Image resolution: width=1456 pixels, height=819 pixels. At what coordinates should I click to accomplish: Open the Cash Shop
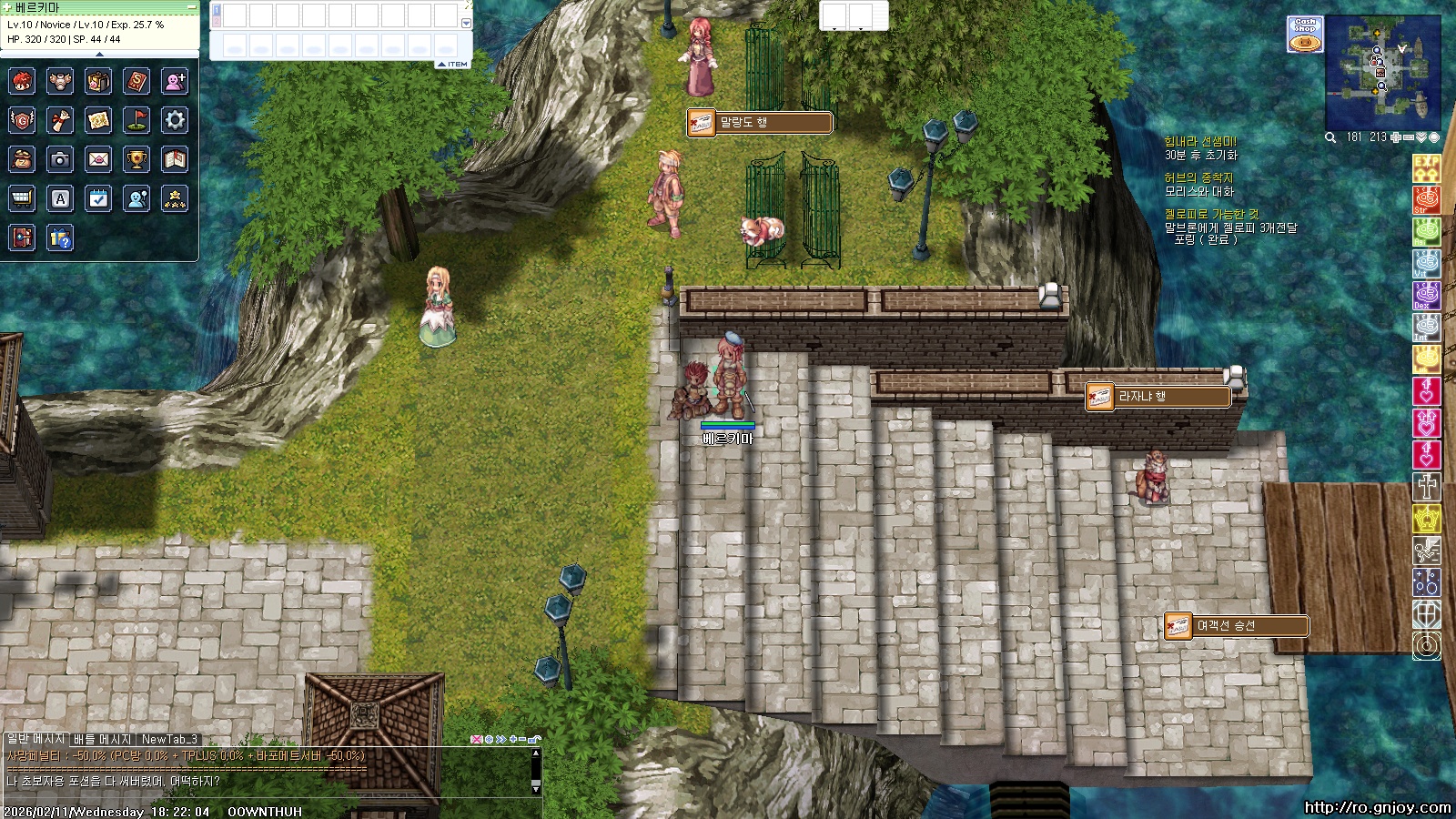click(x=1305, y=34)
